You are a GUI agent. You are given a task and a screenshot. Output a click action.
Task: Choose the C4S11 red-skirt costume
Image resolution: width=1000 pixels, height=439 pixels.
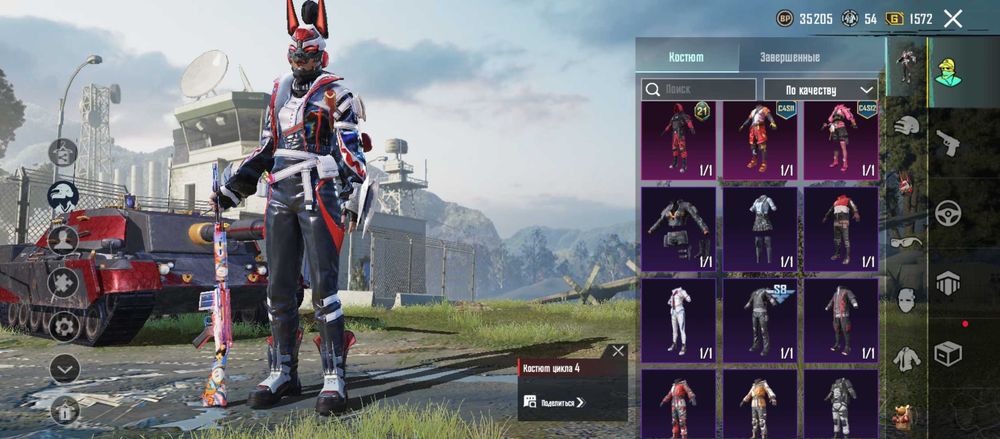(760, 140)
